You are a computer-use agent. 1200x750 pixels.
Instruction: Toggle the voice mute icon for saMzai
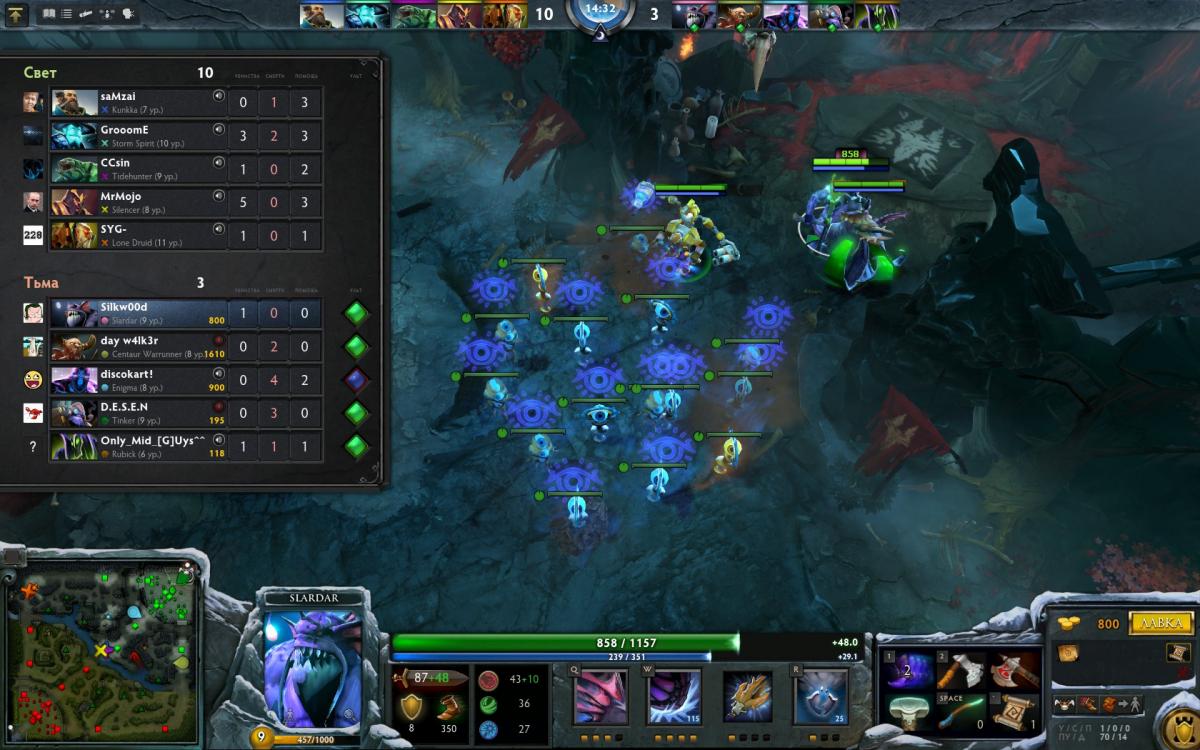tap(218, 96)
